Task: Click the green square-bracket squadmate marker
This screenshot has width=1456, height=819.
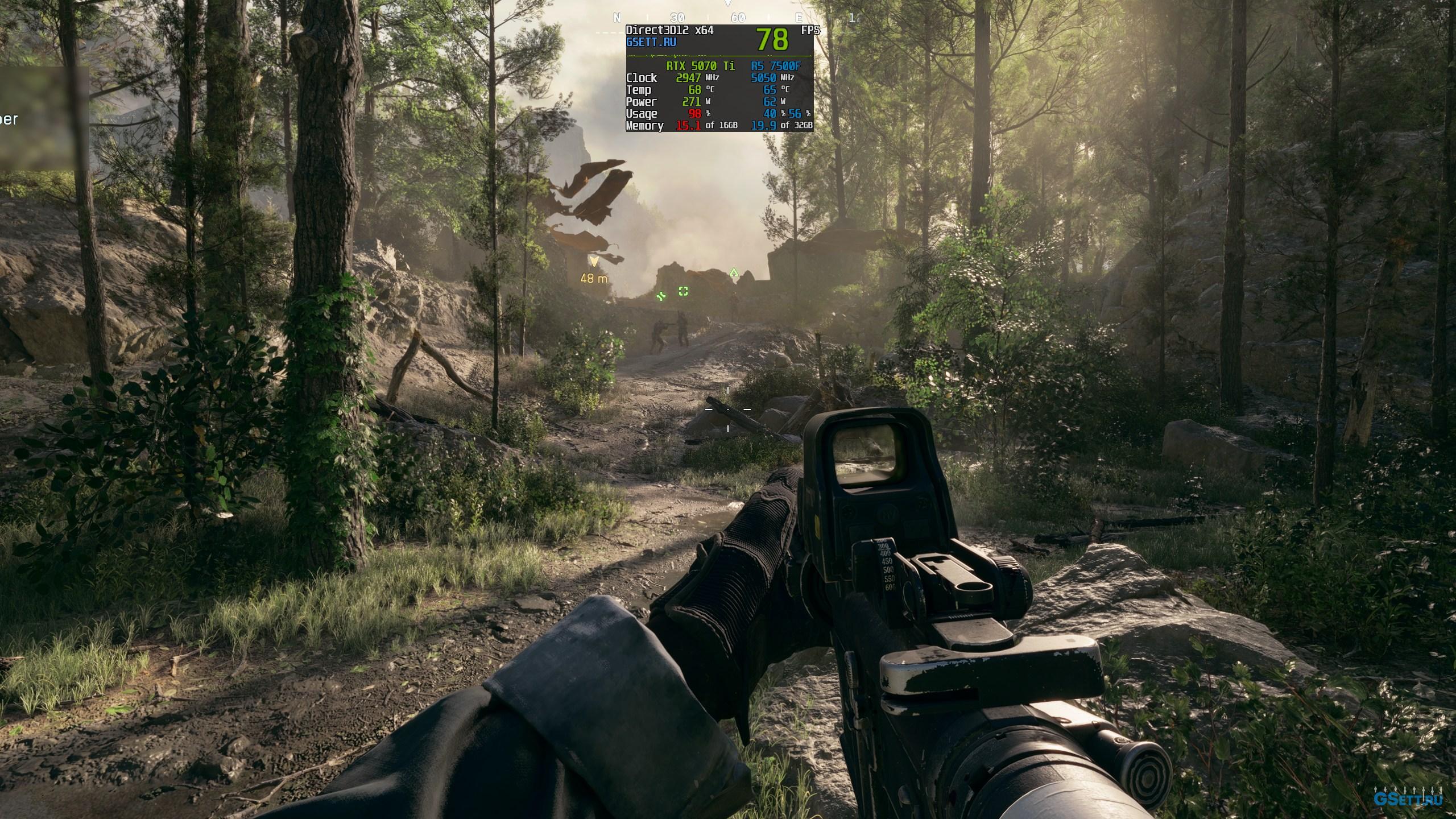Action: pos(683,291)
